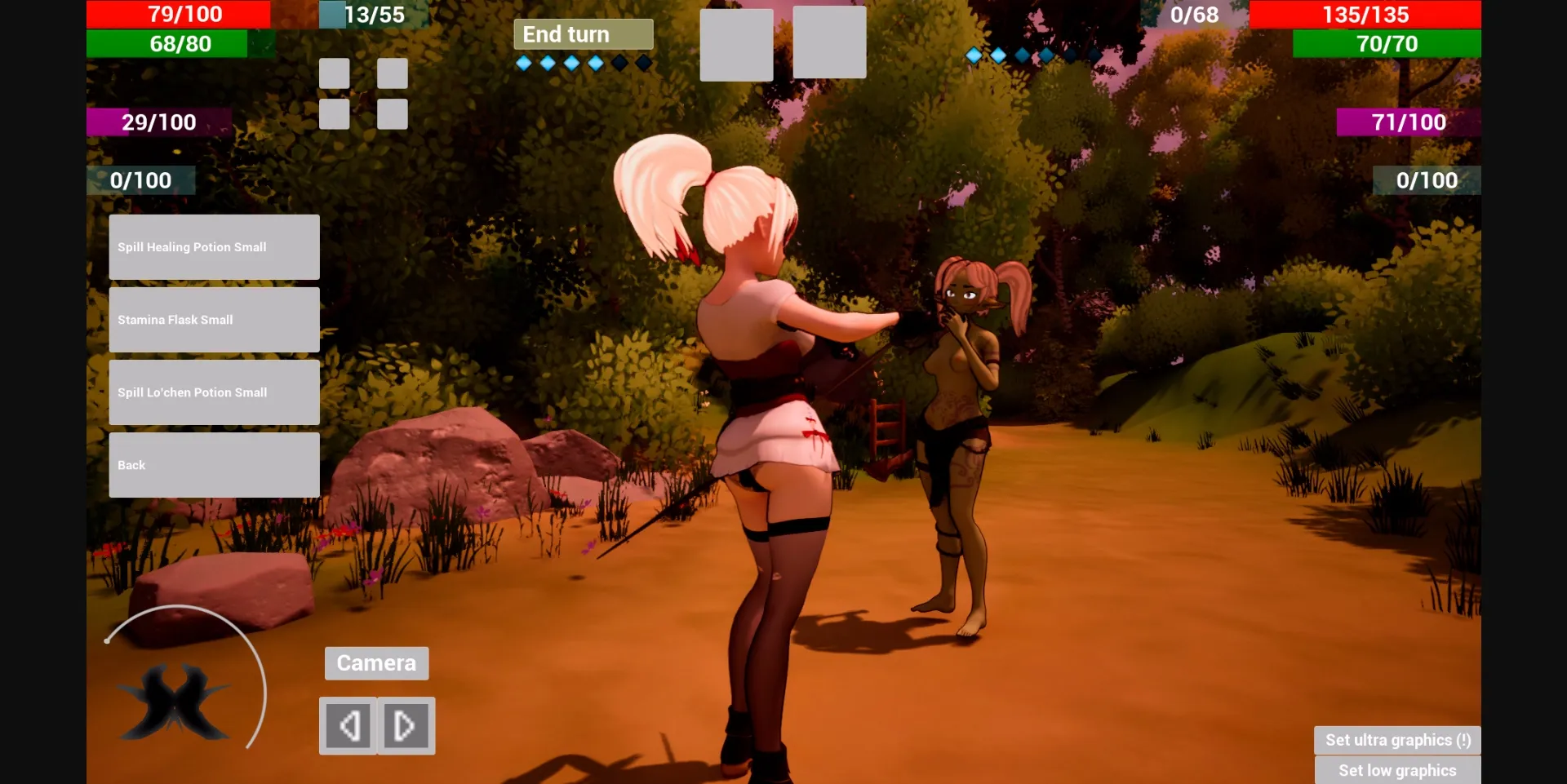
Task: Click the left character portrait square
Action: 736,42
